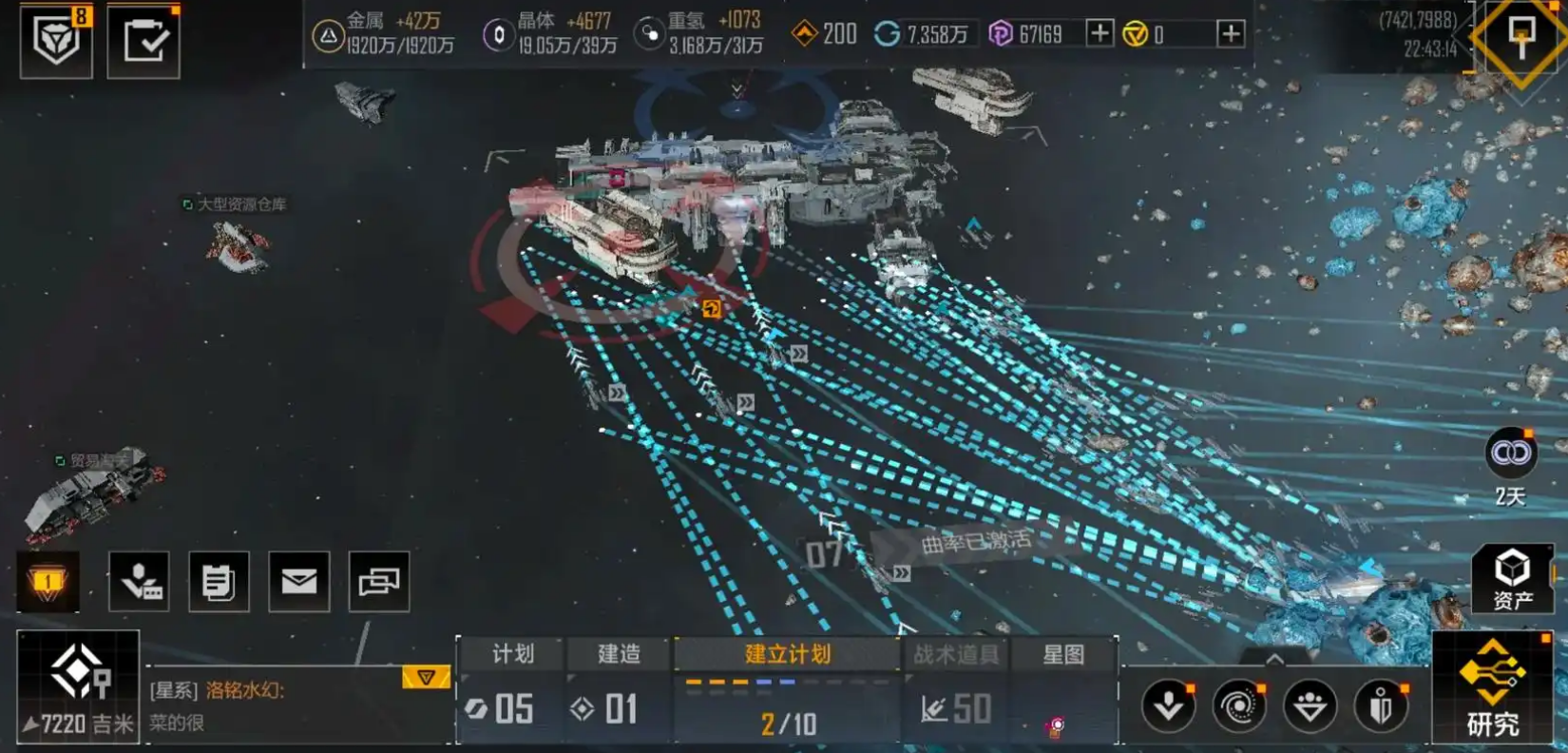Open the 2天 infinity event icon

[x=1510, y=454]
